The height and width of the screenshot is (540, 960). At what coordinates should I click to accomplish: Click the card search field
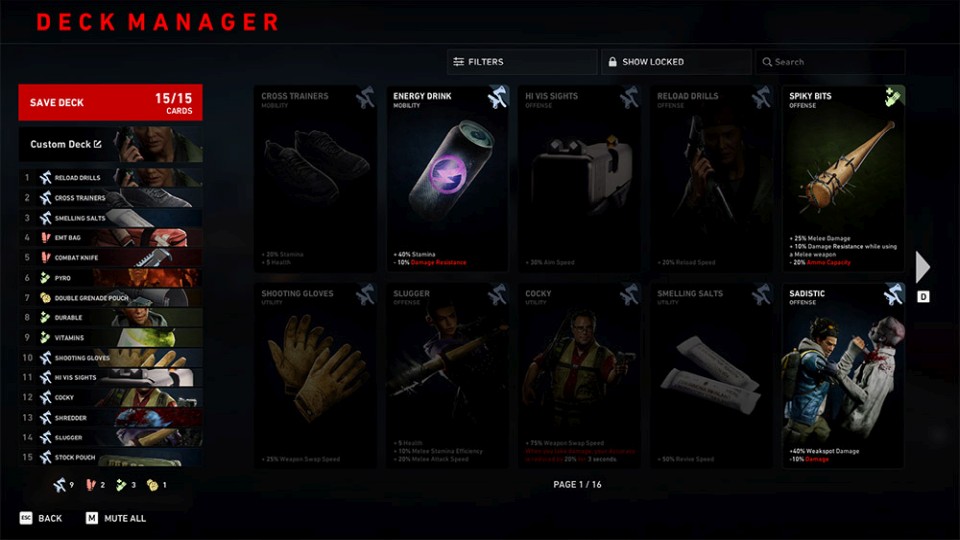point(829,62)
